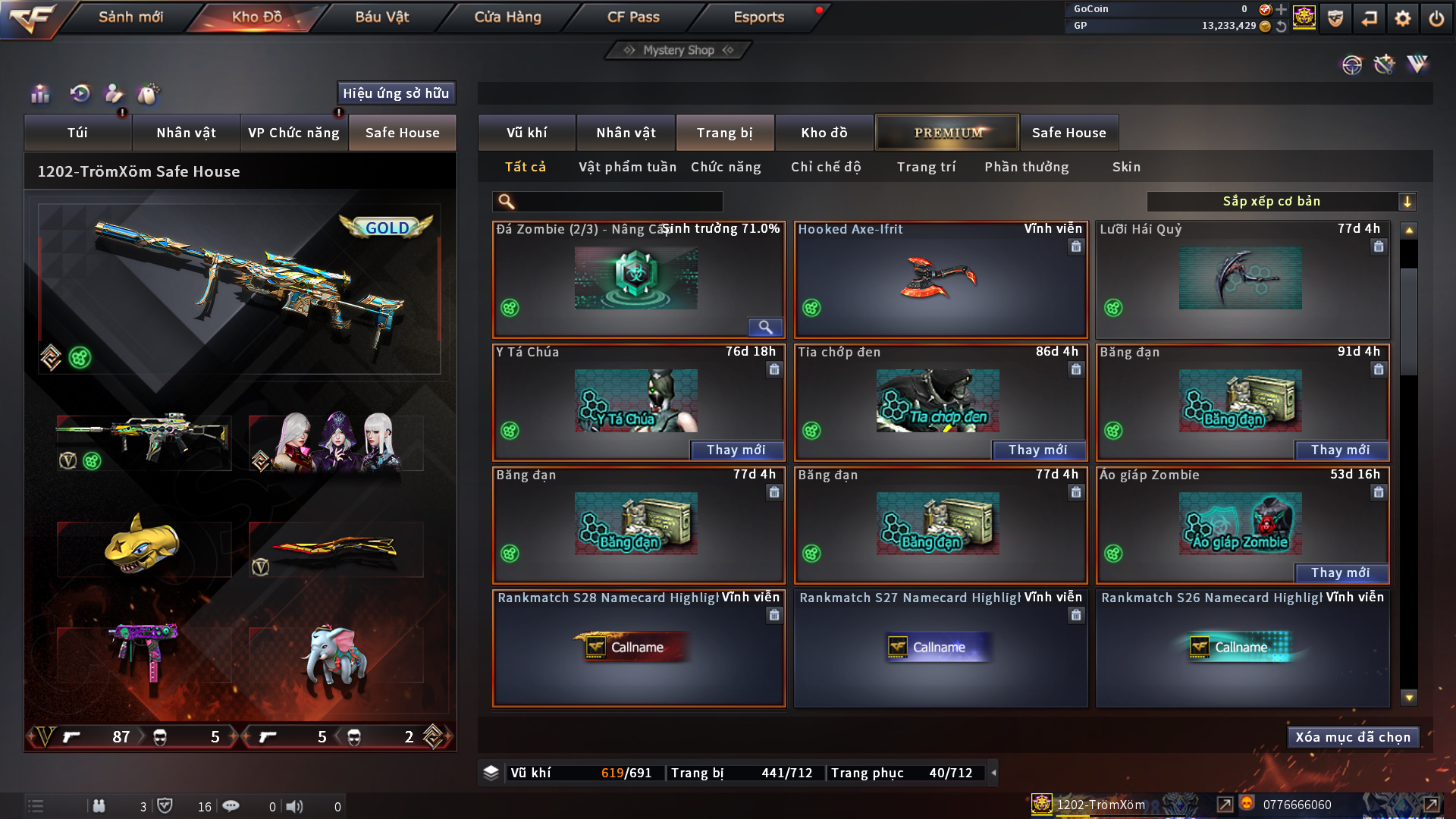Open the Esports menu
The height and width of the screenshot is (819, 1456).
tap(758, 17)
